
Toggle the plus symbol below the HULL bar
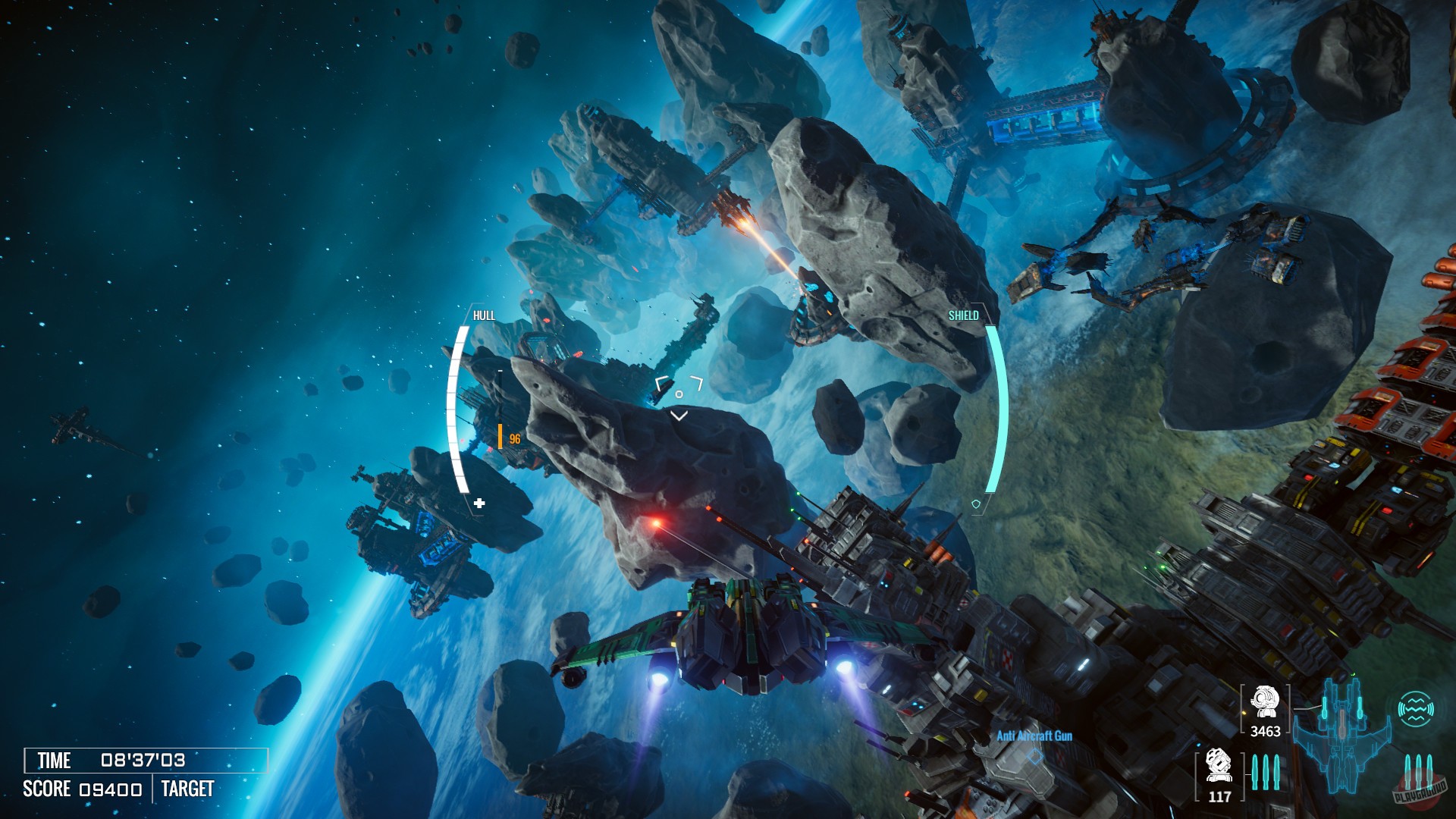[x=480, y=501]
